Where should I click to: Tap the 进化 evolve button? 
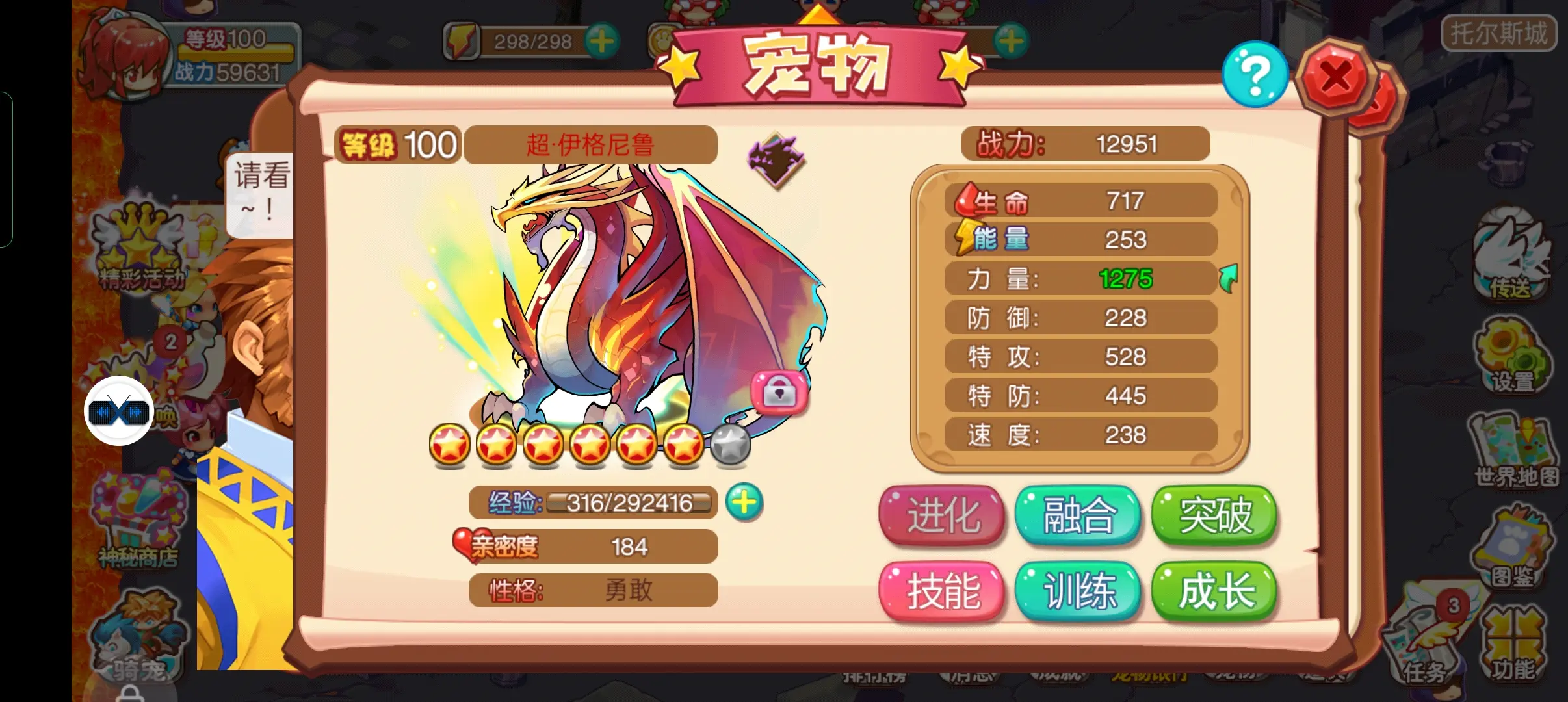point(942,515)
